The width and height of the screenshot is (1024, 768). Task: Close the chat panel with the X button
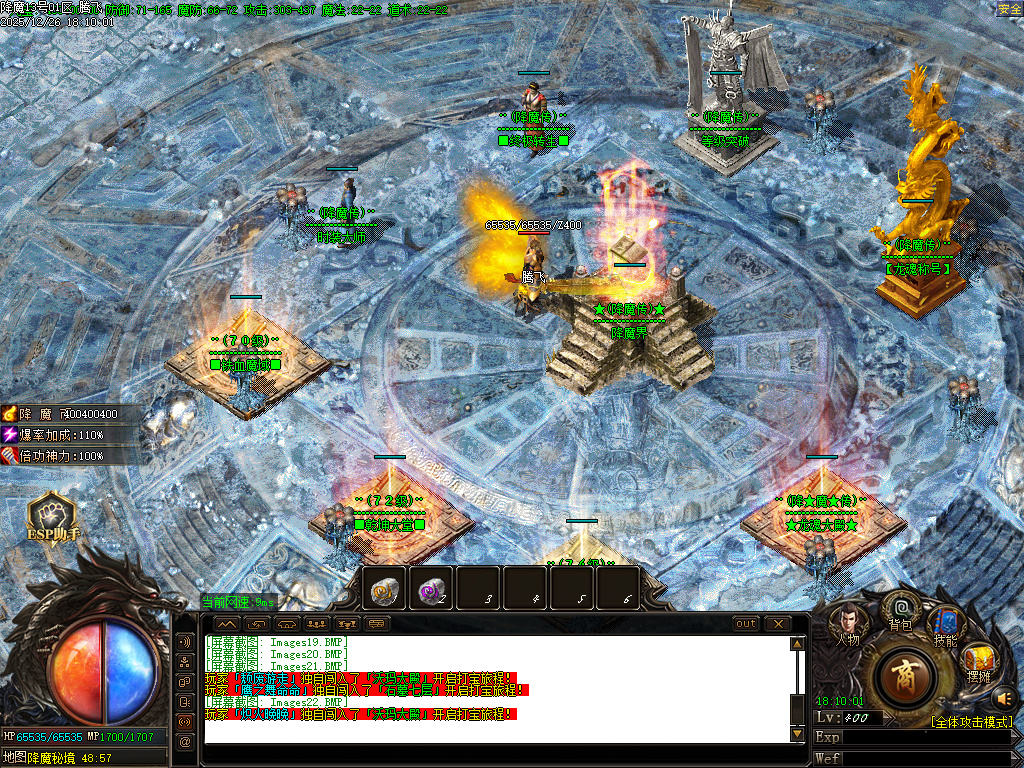(777, 624)
